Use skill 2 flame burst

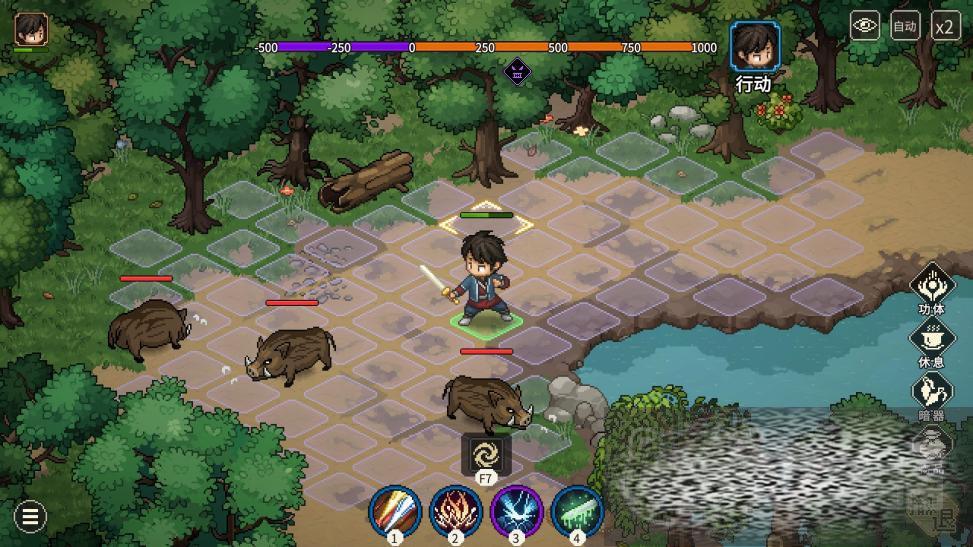pos(455,511)
